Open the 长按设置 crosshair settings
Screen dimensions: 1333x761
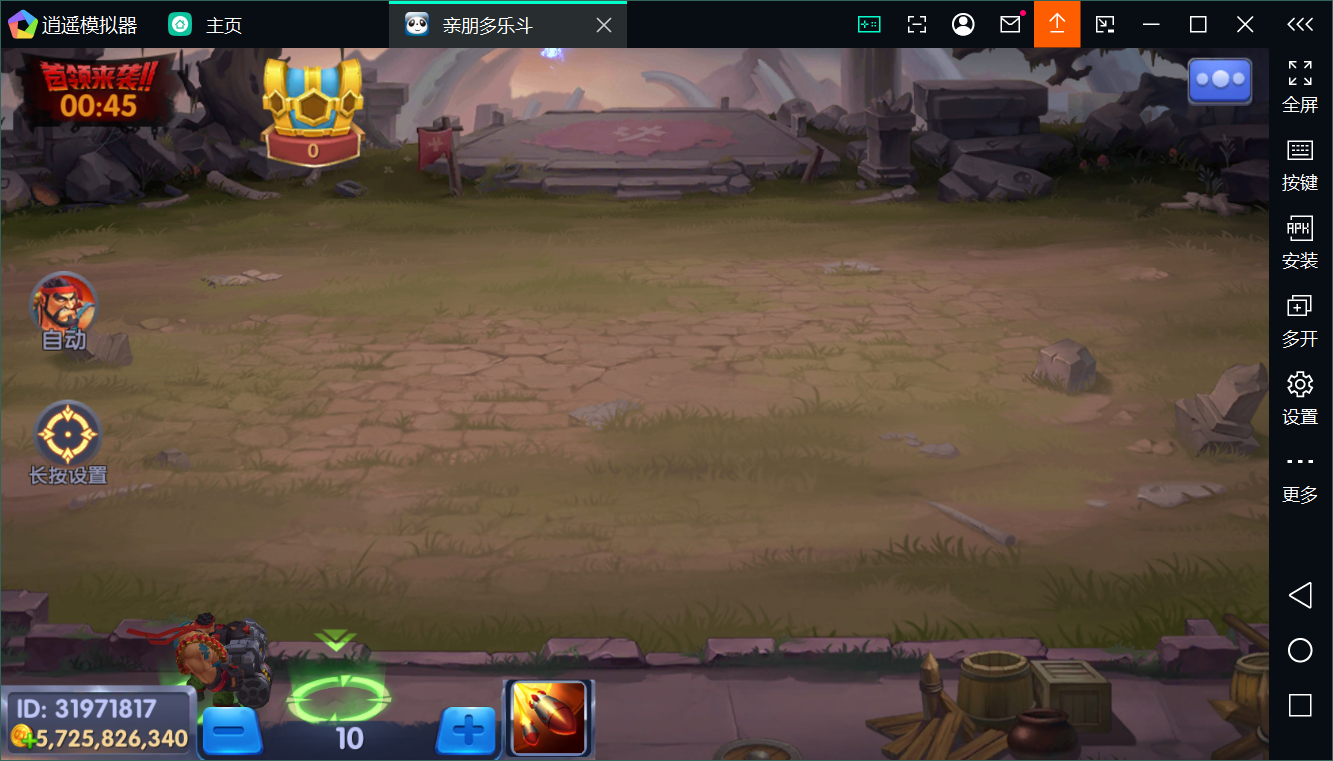point(68,436)
